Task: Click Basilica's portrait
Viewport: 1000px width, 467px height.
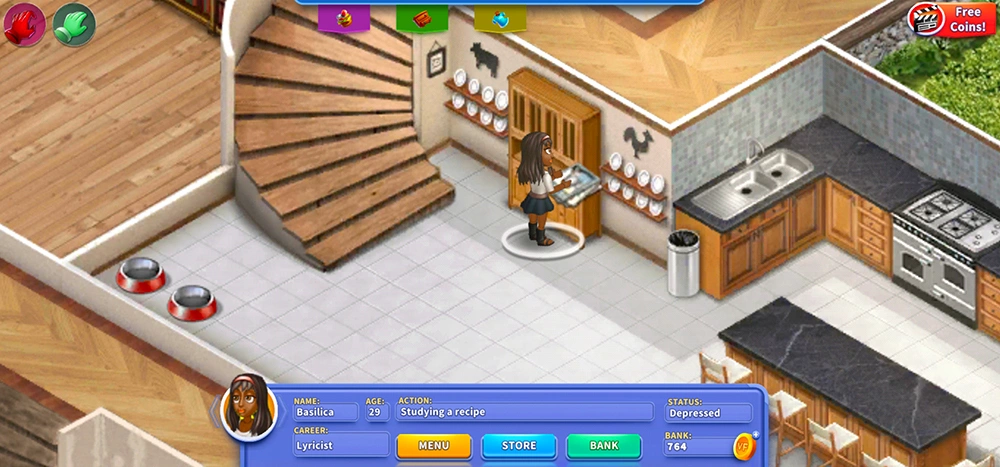Action: [x=248, y=407]
